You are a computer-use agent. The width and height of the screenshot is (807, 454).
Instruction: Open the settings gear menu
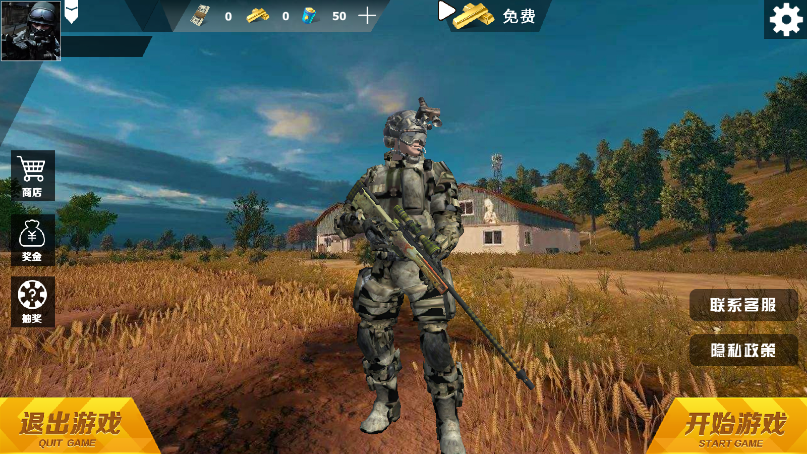pyautogui.click(x=785, y=19)
